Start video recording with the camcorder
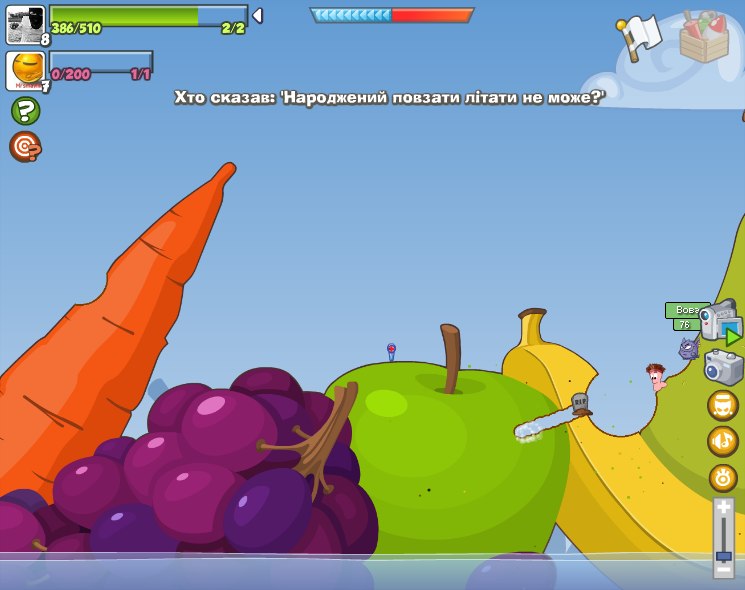Viewport: 745px width, 590px height. 720,323
